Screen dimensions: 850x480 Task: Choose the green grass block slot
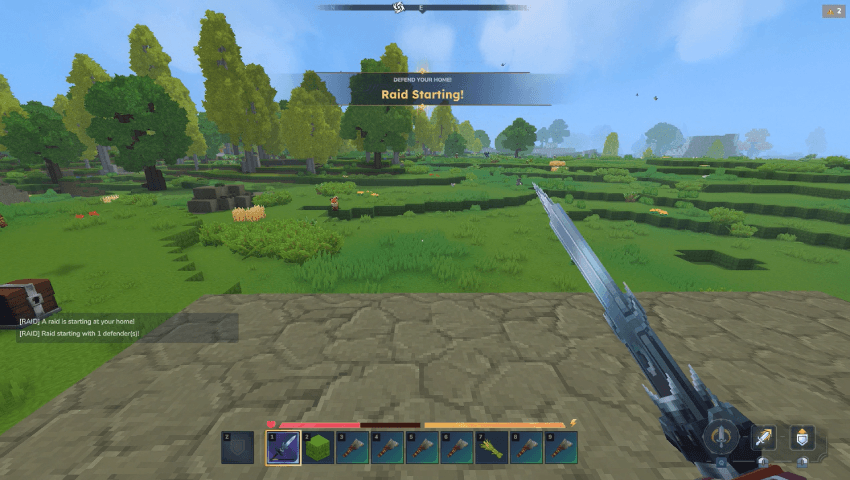317,447
